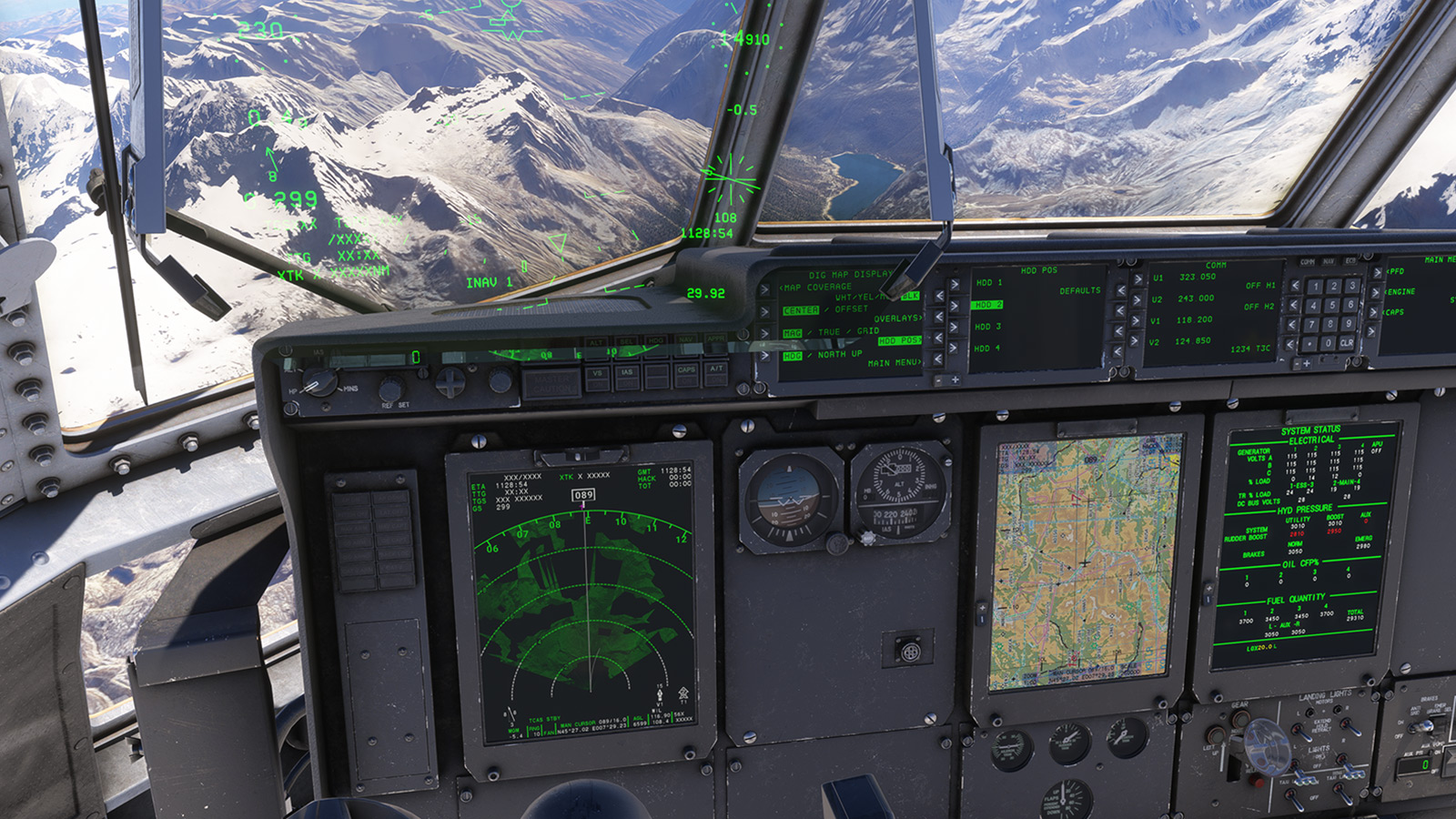The image size is (1456, 819).
Task: Toggle the A/T autothrottle button
Action: pyautogui.click(x=716, y=371)
